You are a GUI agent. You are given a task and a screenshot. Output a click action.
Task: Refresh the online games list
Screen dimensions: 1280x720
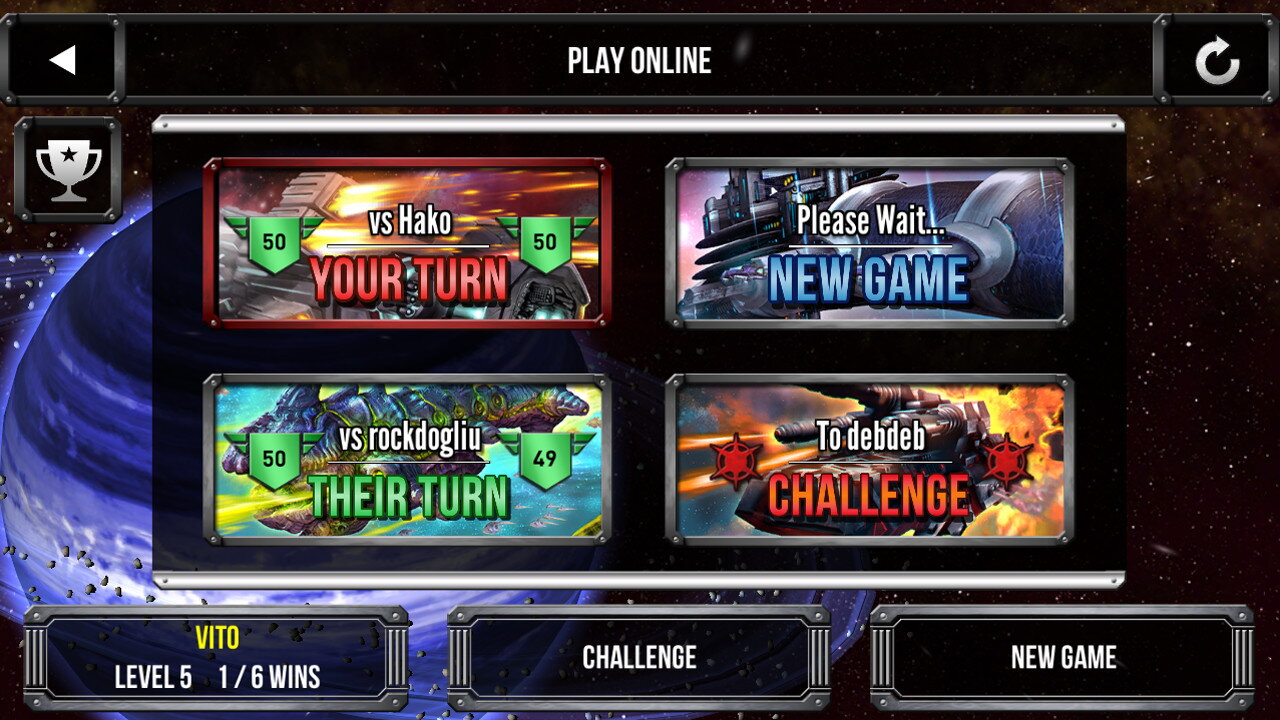[1217, 62]
